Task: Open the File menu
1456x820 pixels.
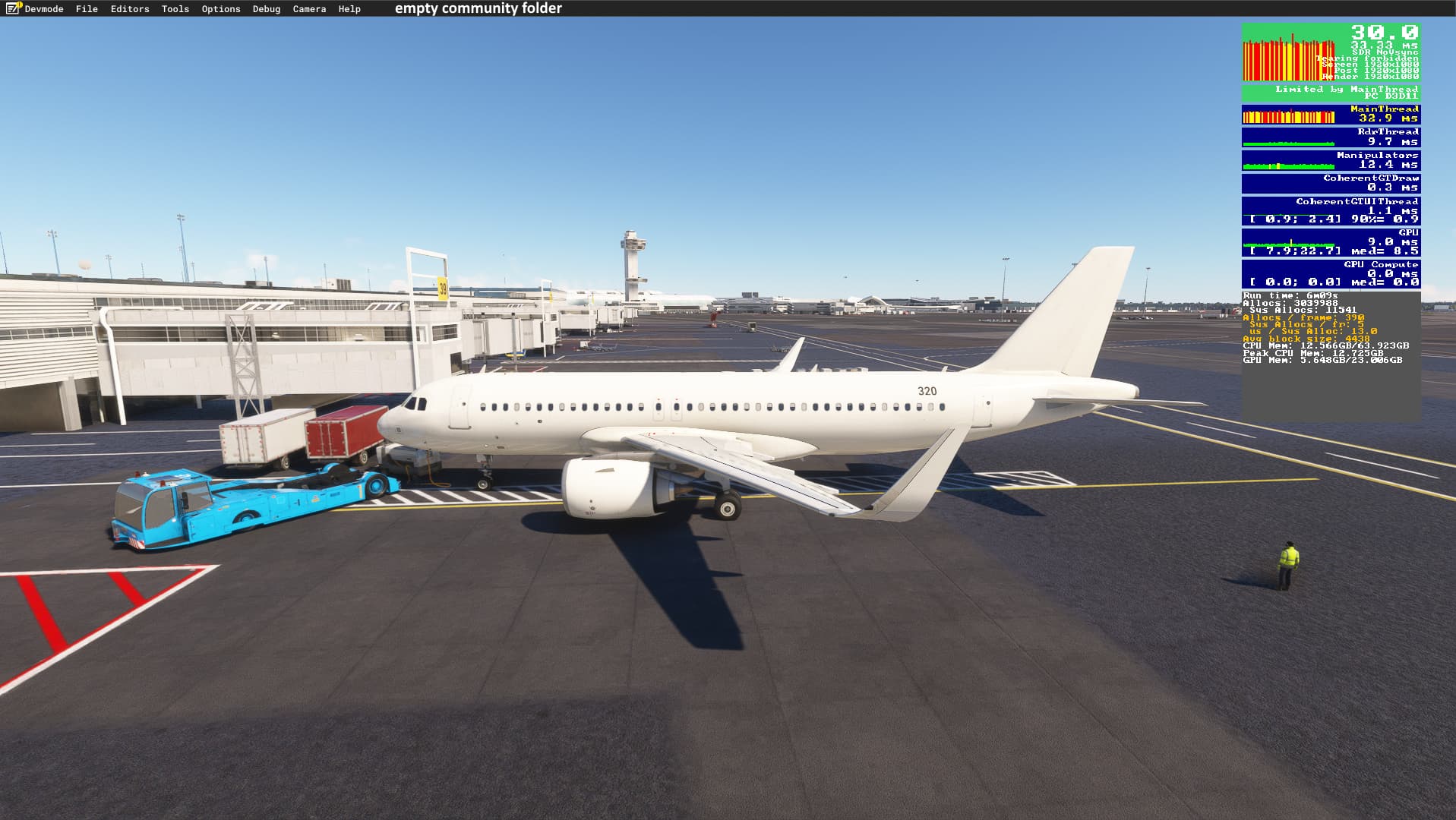Action: click(87, 9)
